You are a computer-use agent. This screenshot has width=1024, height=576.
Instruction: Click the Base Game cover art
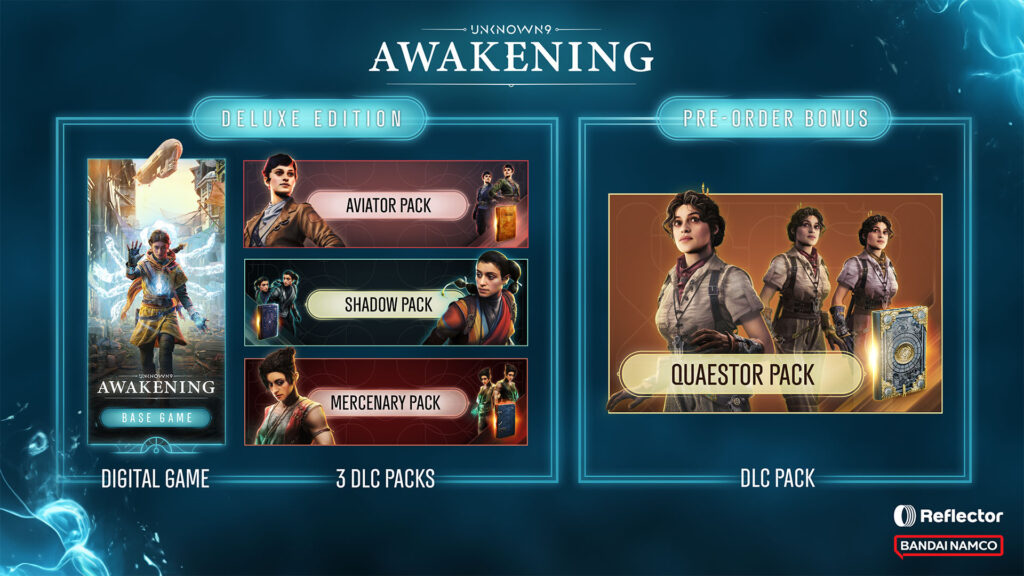tap(156, 300)
